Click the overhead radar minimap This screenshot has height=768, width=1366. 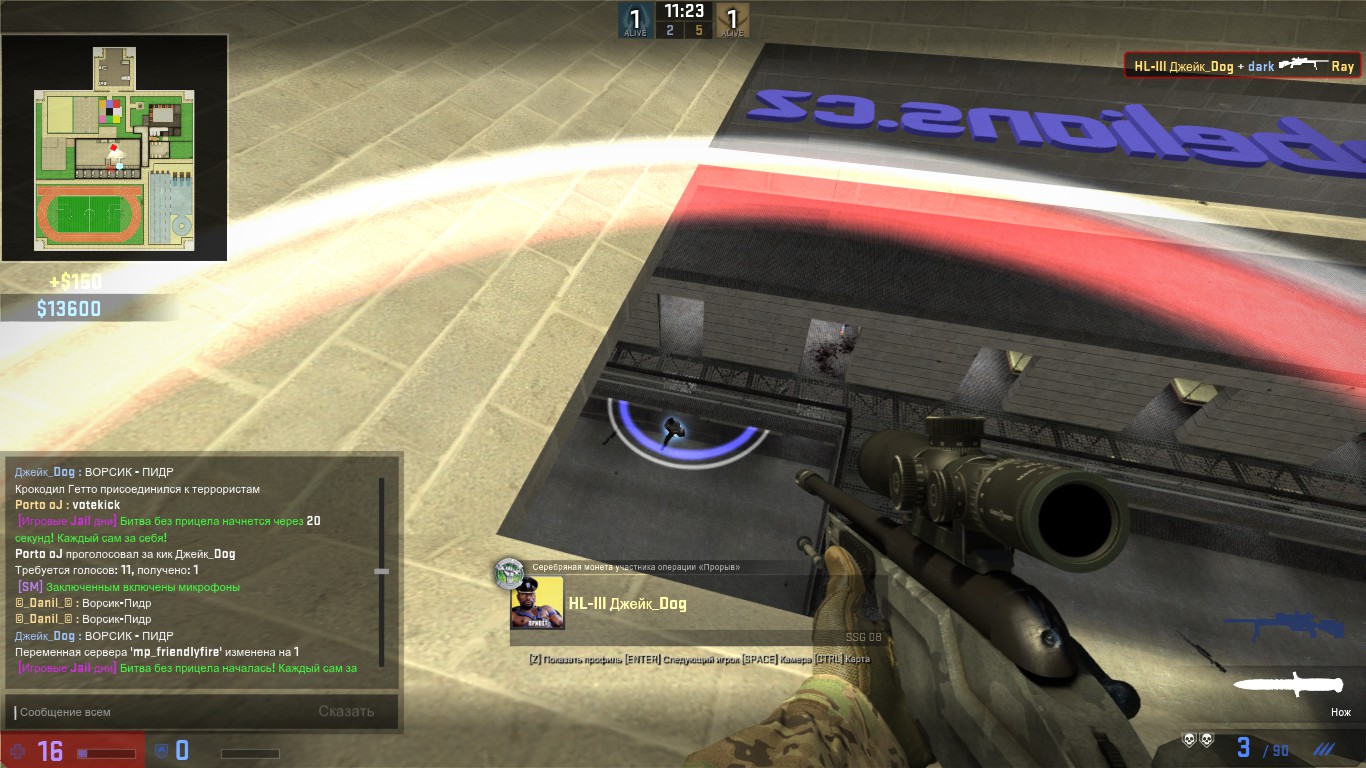pyautogui.click(x=114, y=148)
